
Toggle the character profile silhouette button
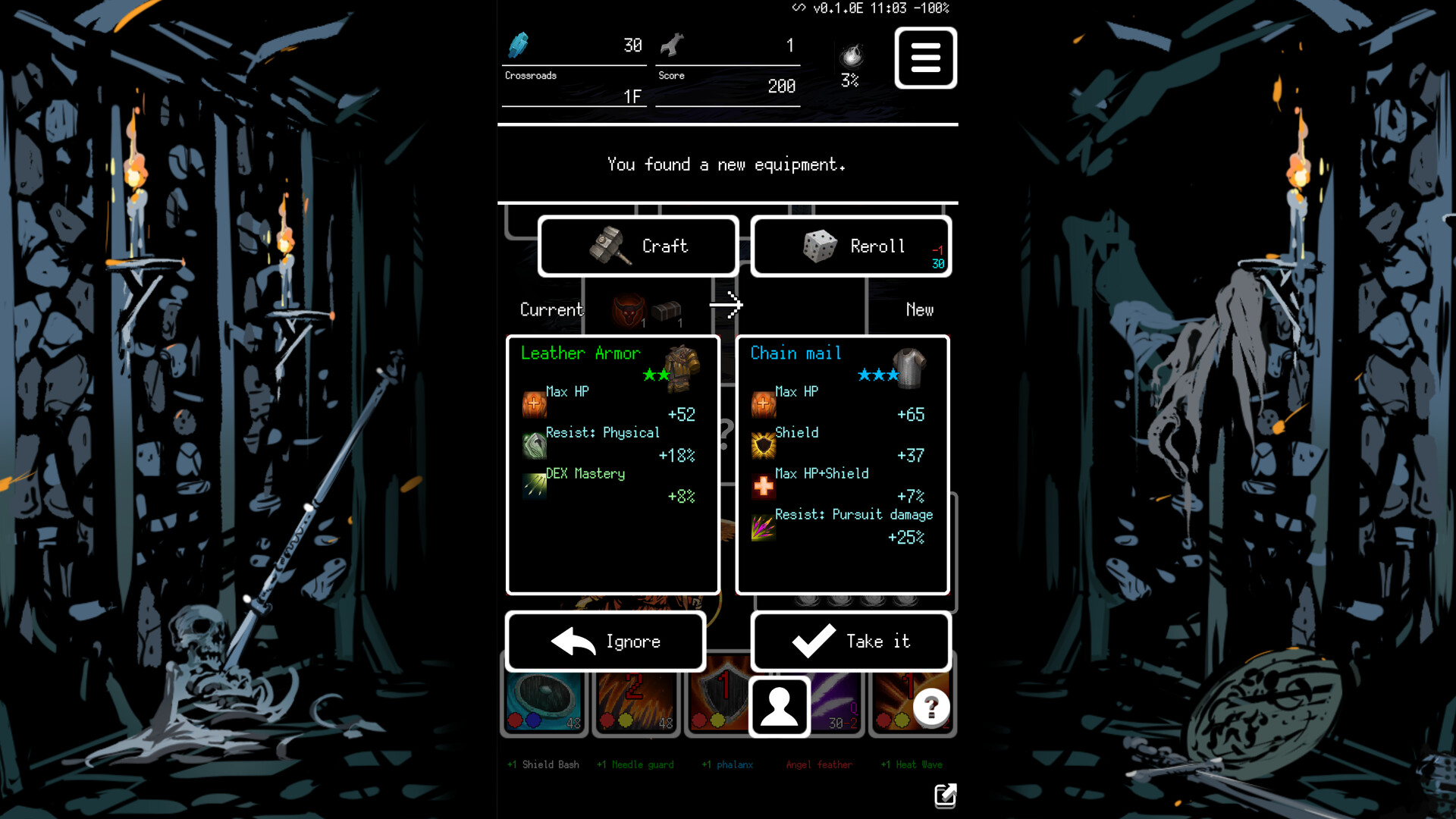click(779, 706)
